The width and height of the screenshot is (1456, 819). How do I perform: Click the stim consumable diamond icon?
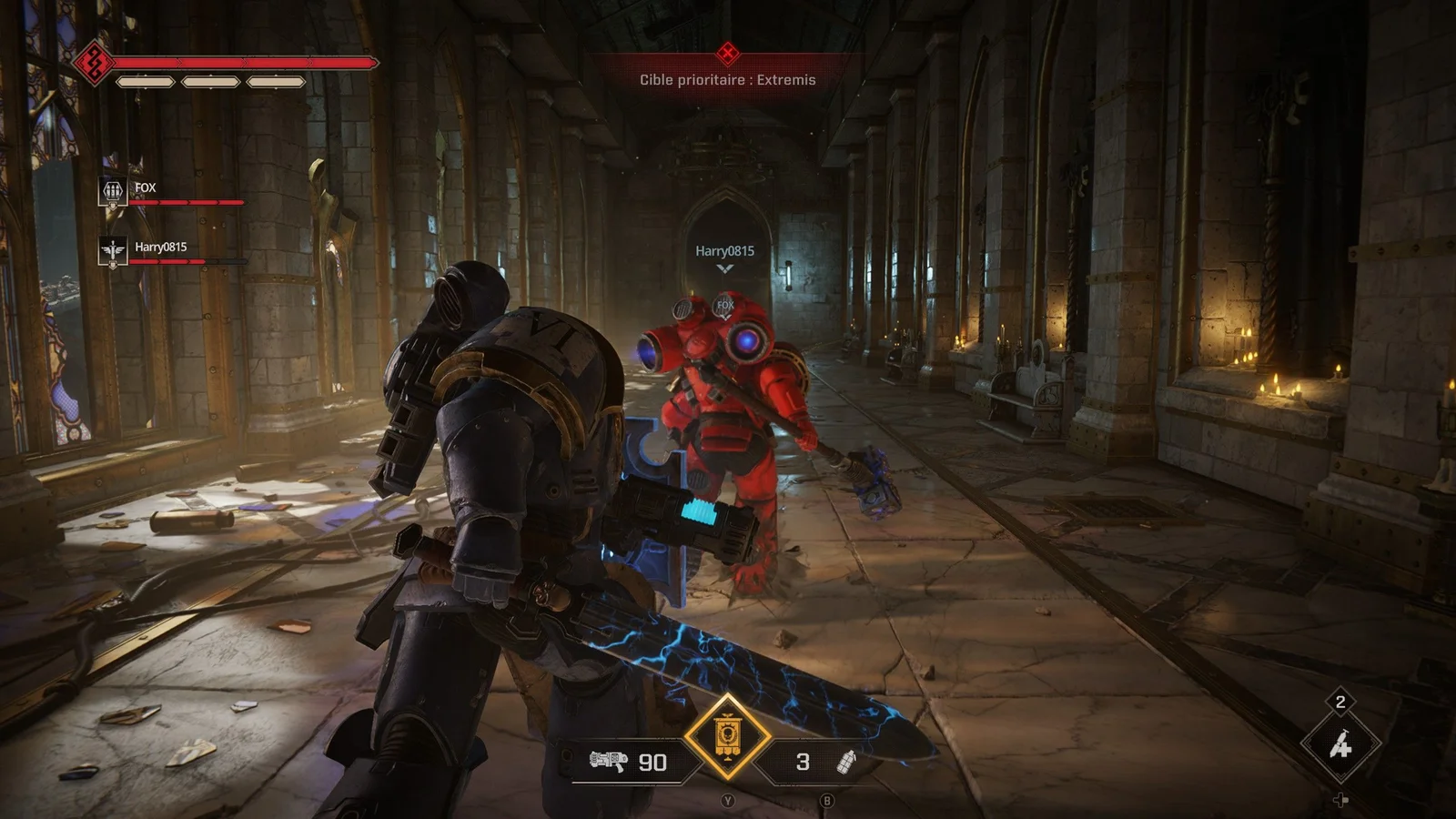pos(1340,745)
